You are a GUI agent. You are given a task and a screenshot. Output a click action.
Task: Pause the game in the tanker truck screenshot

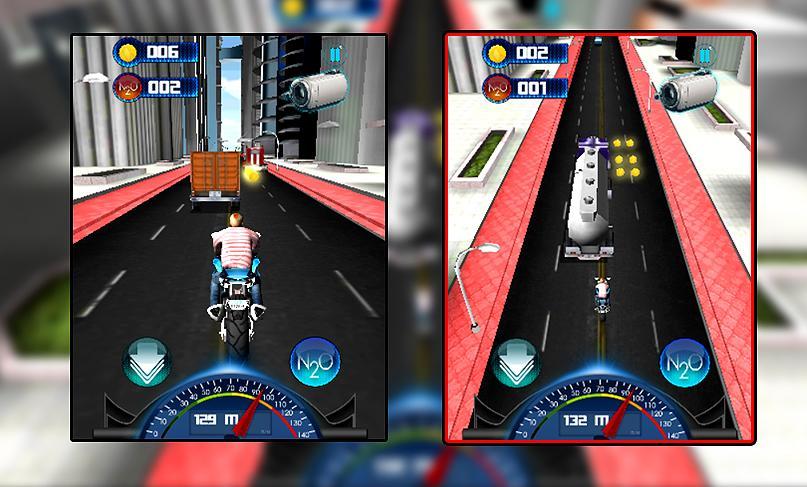click(706, 55)
